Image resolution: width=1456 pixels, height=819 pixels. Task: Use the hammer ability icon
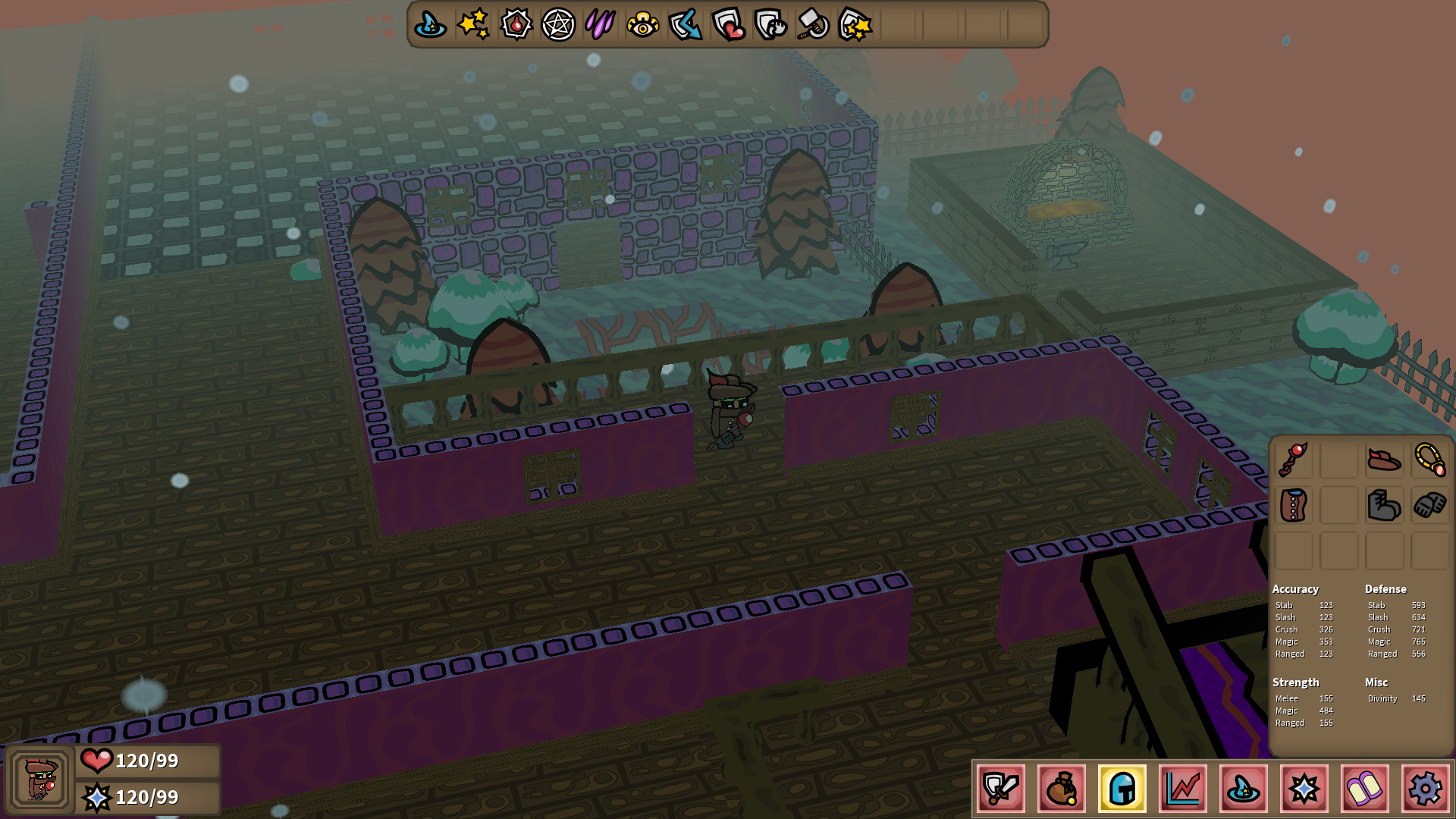point(813,25)
